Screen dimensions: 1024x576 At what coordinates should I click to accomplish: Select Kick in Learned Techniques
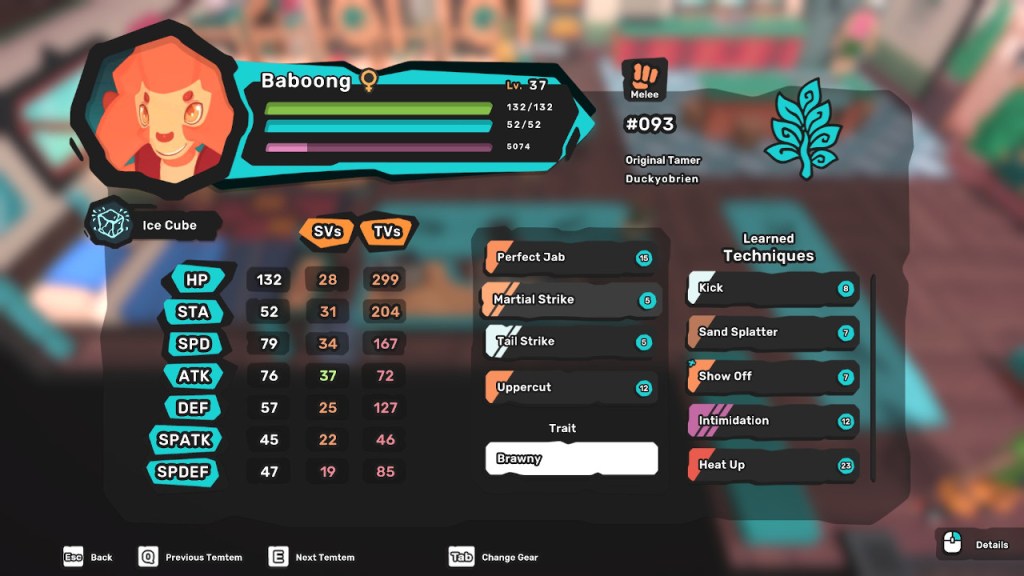click(x=772, y=289)
